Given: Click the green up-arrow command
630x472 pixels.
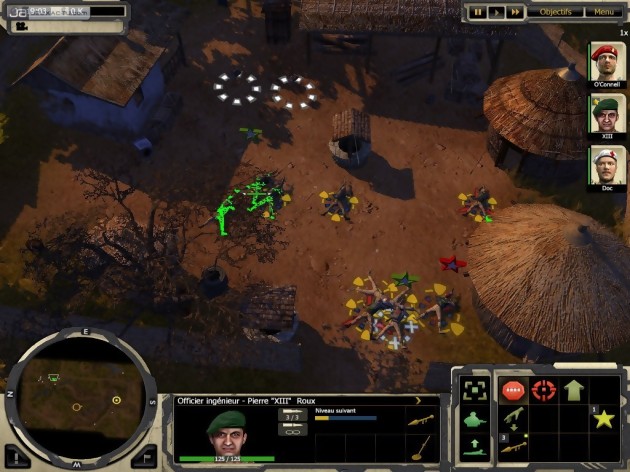Looking at the screenshot, I should tap(574, 390).
